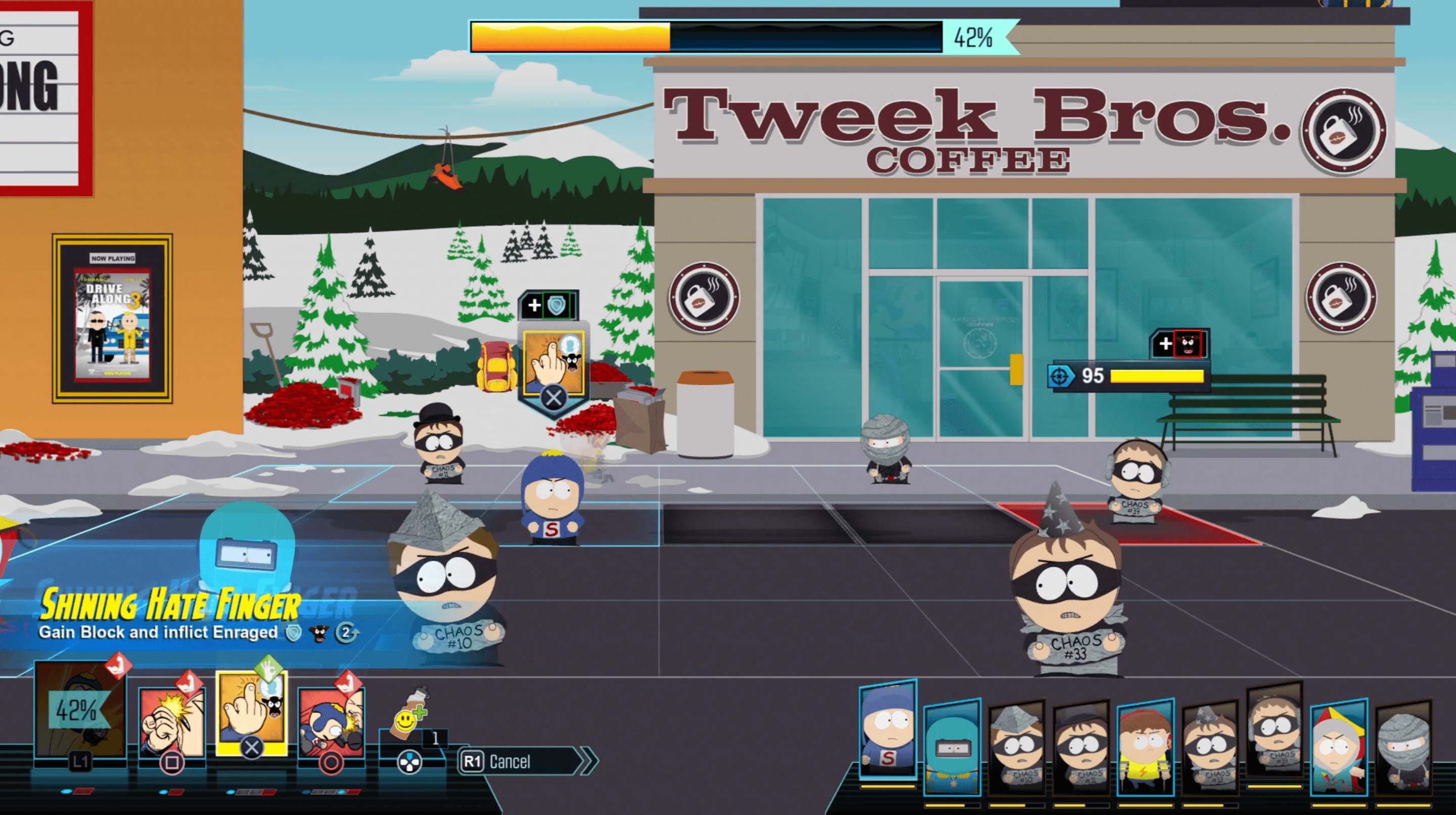Click the floating Shining Hate Finger preview card
This screenshot has height=815, width=1456.
click(x=554, y=363)
